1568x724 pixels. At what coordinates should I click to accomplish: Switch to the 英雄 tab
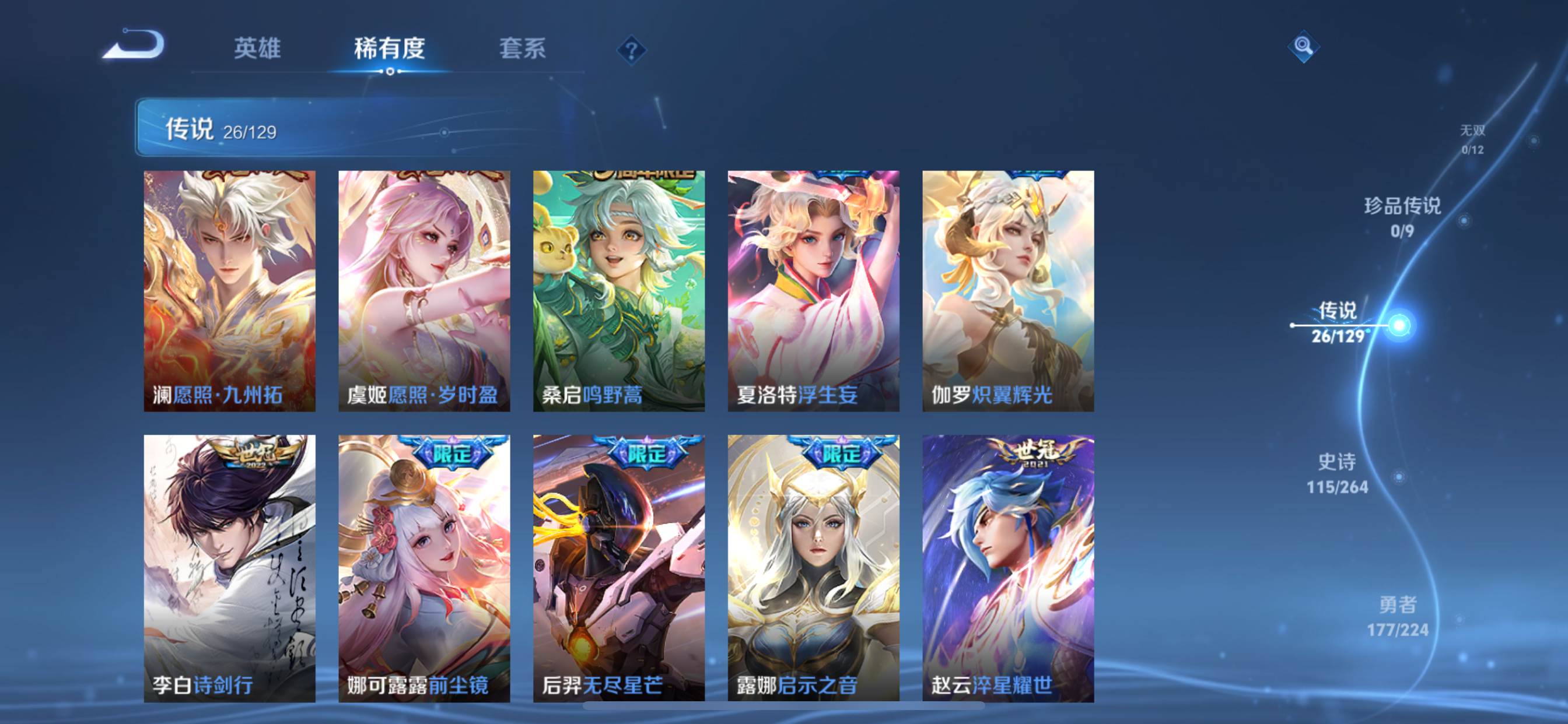(257, 48)
